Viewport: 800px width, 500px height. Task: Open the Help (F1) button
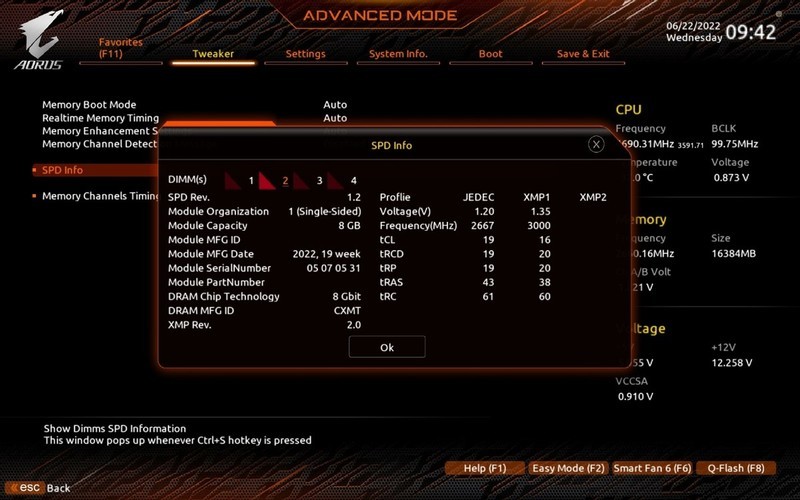click(x=485, y=468)
